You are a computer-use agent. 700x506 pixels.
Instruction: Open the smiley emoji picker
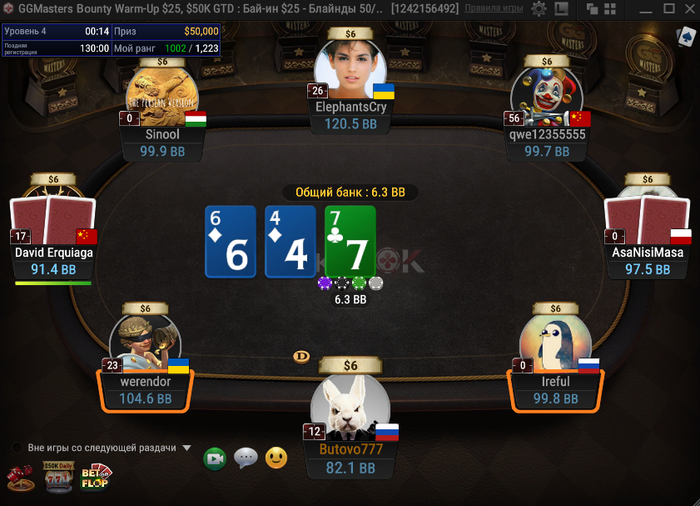tap(276, 458)
